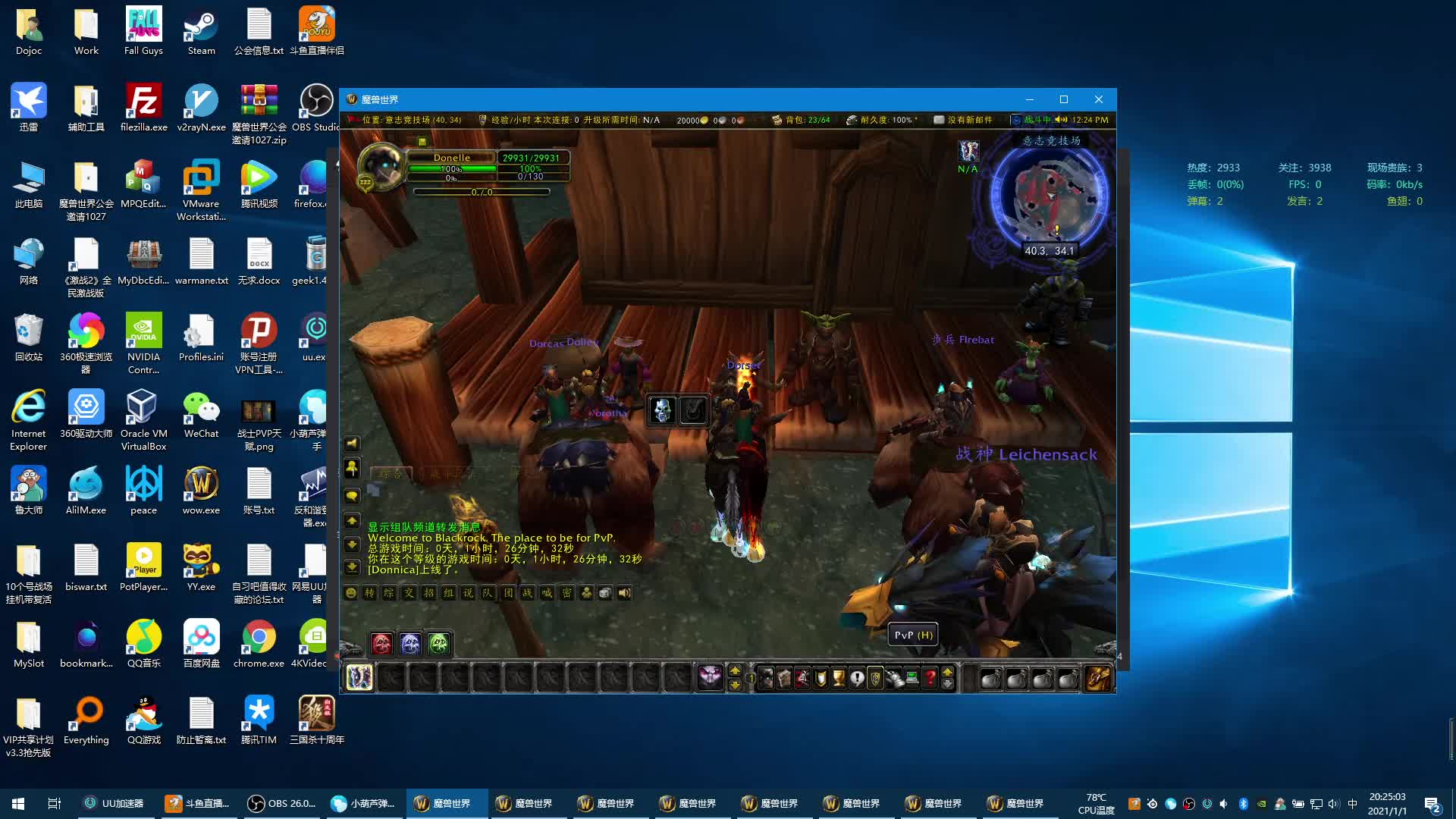Select the skull target marker icon
Screen dimensions: 1456x819
(662, 410)
